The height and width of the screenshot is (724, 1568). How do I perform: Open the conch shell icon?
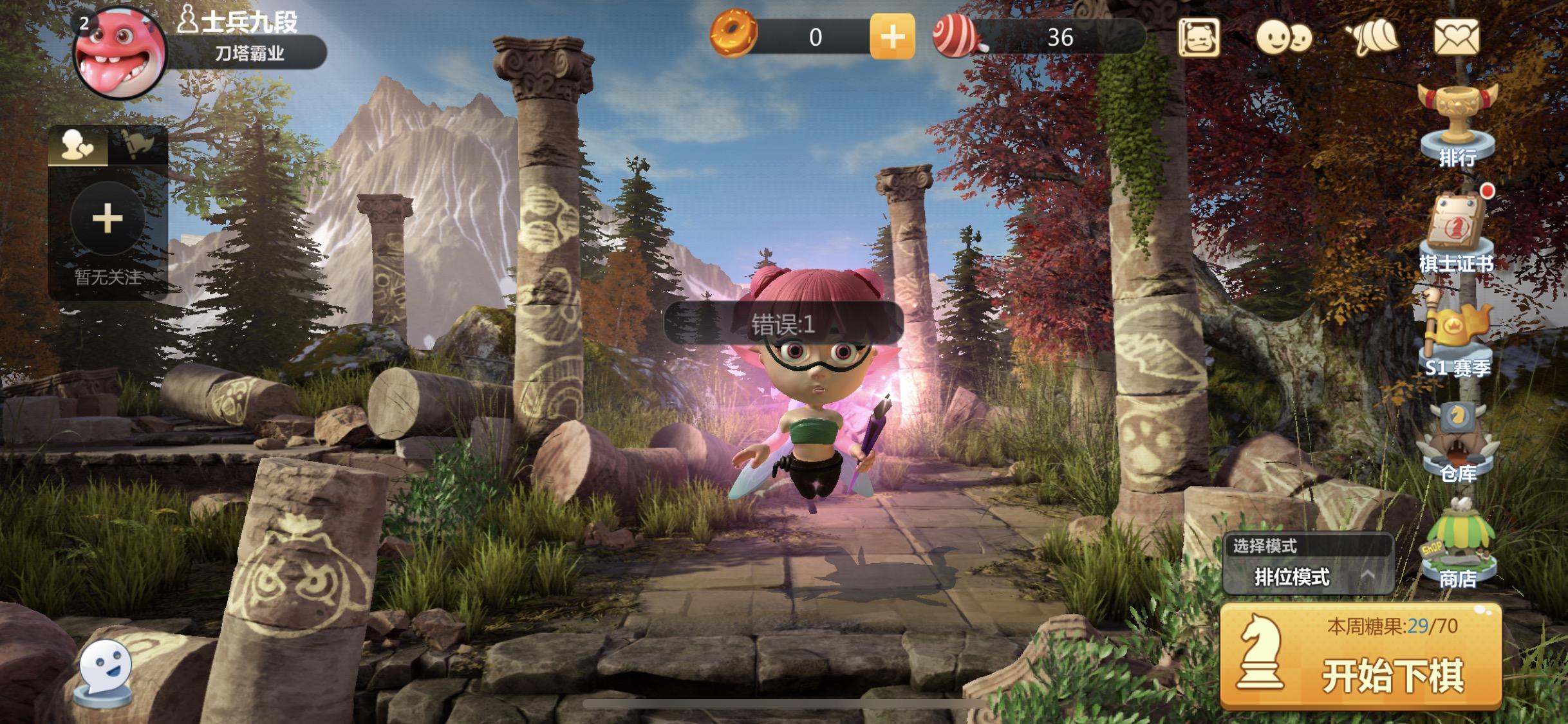(x=1372, y=37)
